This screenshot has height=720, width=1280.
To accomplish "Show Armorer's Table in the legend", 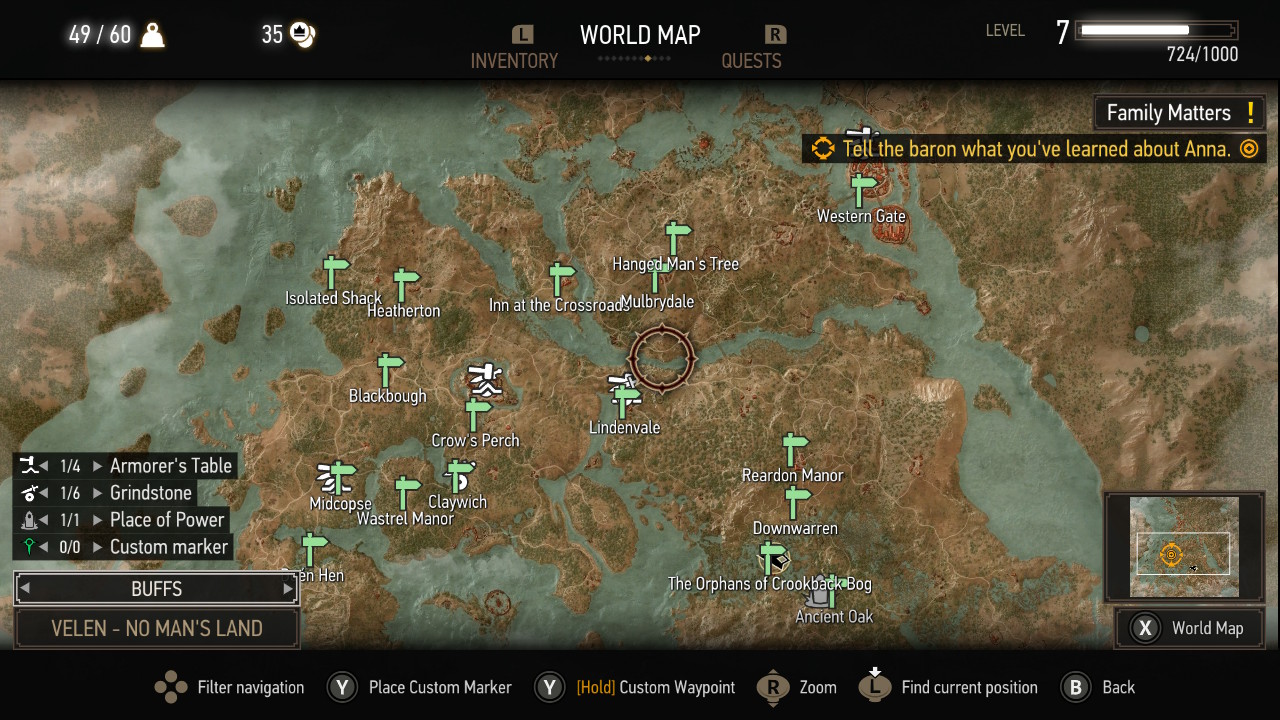I will [x=170, y=466].
